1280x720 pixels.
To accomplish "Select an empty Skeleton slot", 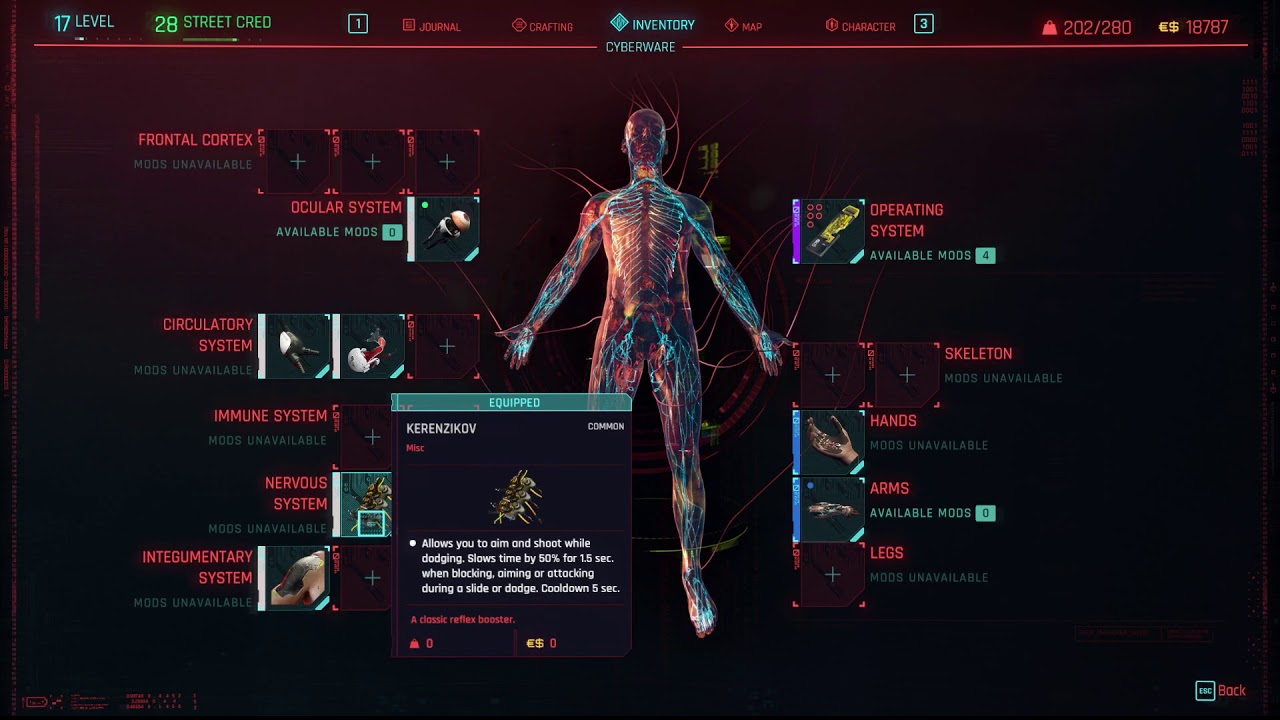I will (831, 375).
